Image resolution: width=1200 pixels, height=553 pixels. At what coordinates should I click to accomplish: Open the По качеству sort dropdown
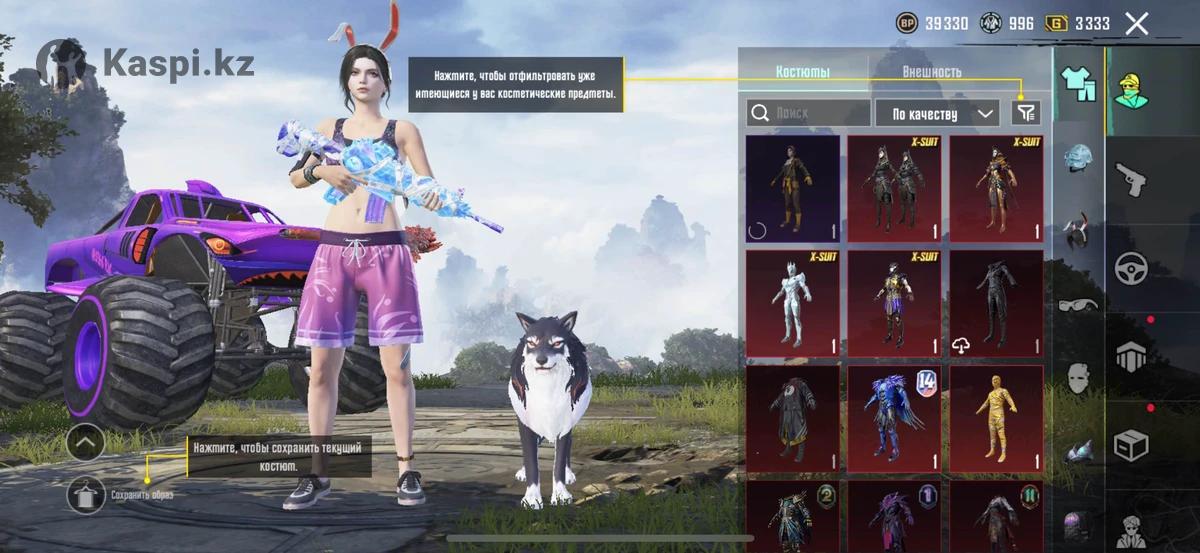point(937,113)
